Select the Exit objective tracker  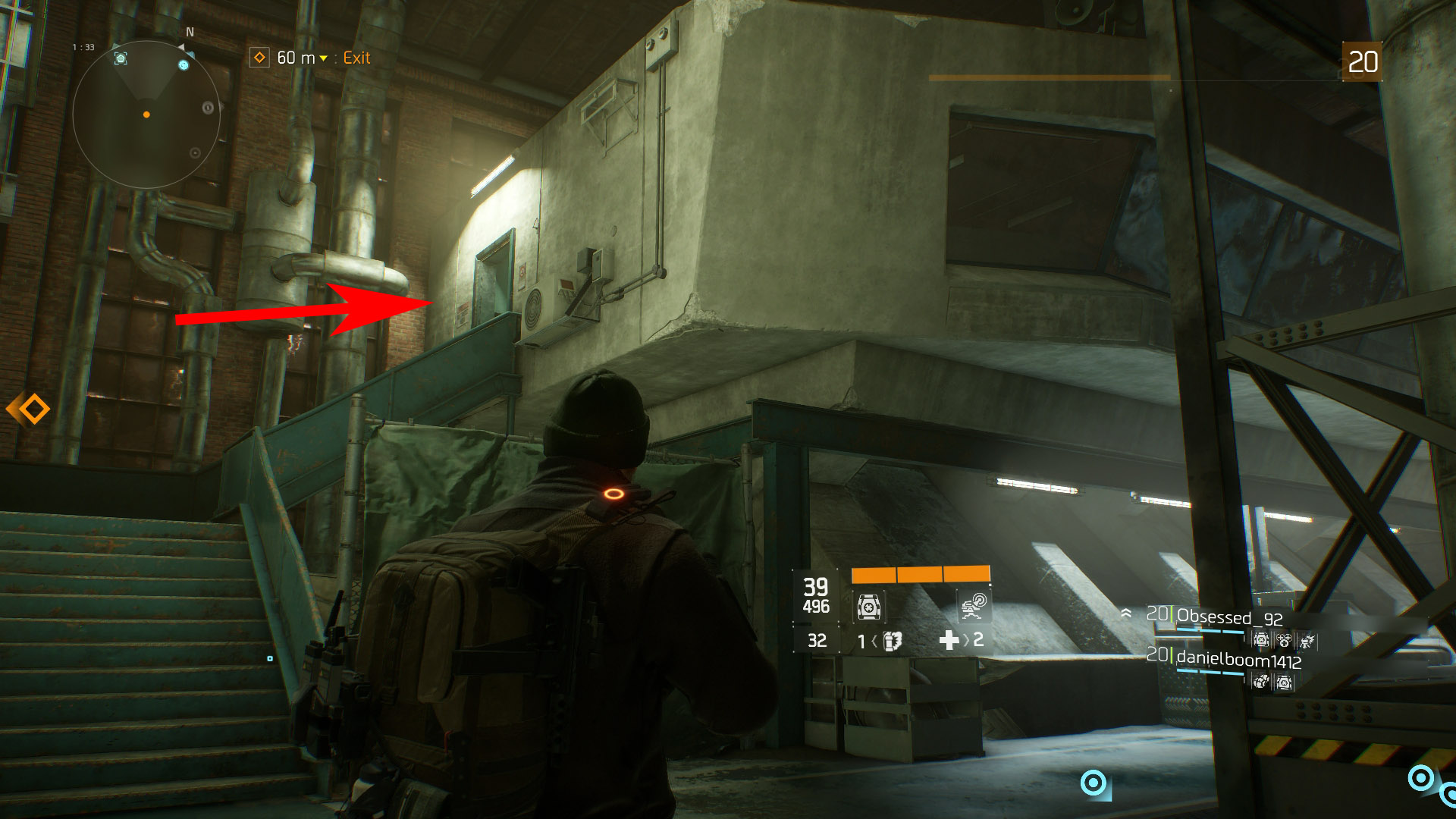tap(311, 58)
